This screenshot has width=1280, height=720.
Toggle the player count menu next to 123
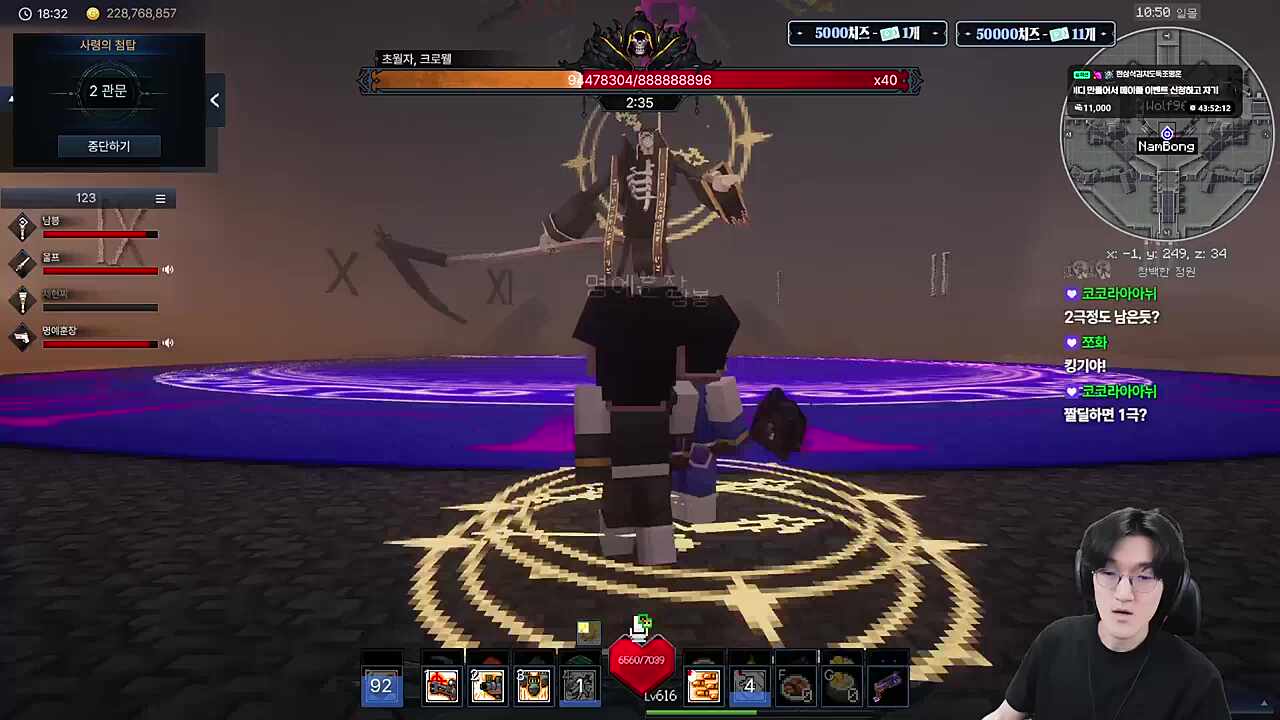(160, 198)
